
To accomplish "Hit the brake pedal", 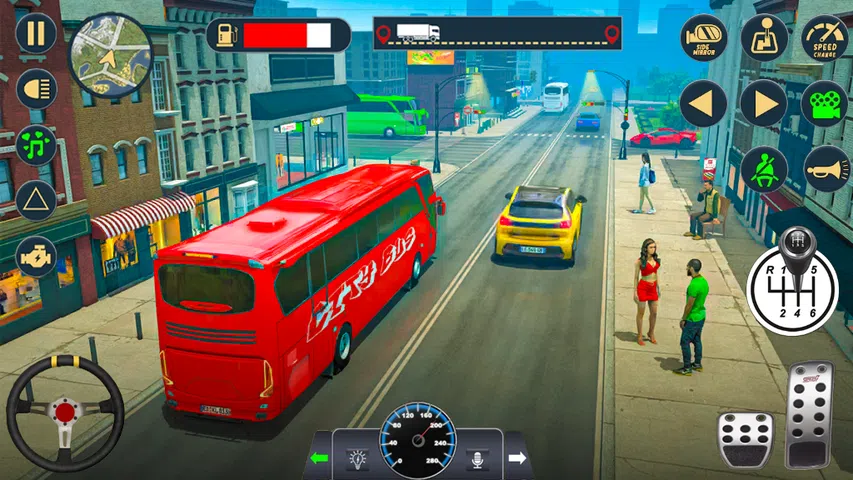I will [745, 438].
